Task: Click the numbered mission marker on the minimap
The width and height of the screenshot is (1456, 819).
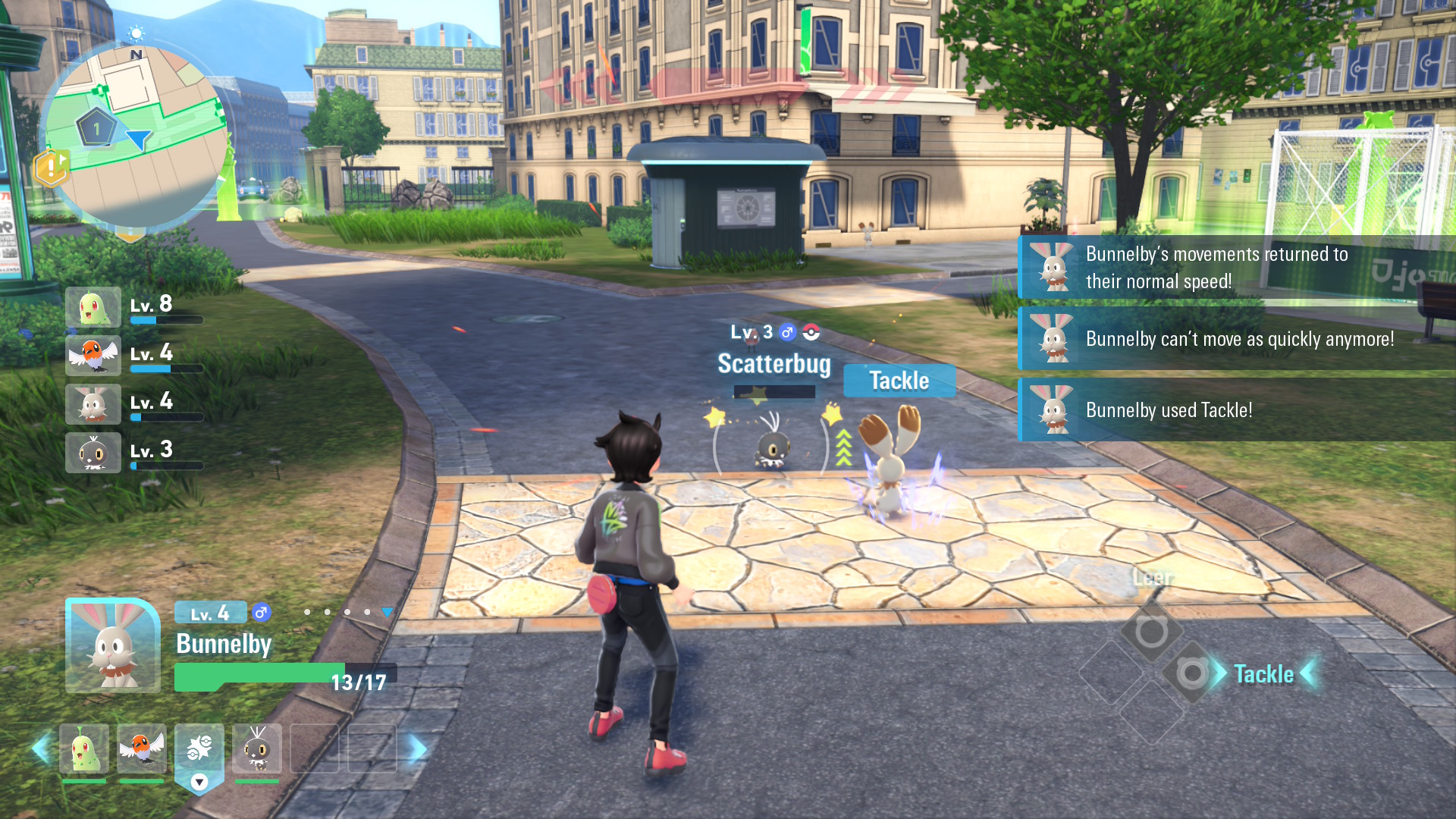Action: click(x=96, y=129)
